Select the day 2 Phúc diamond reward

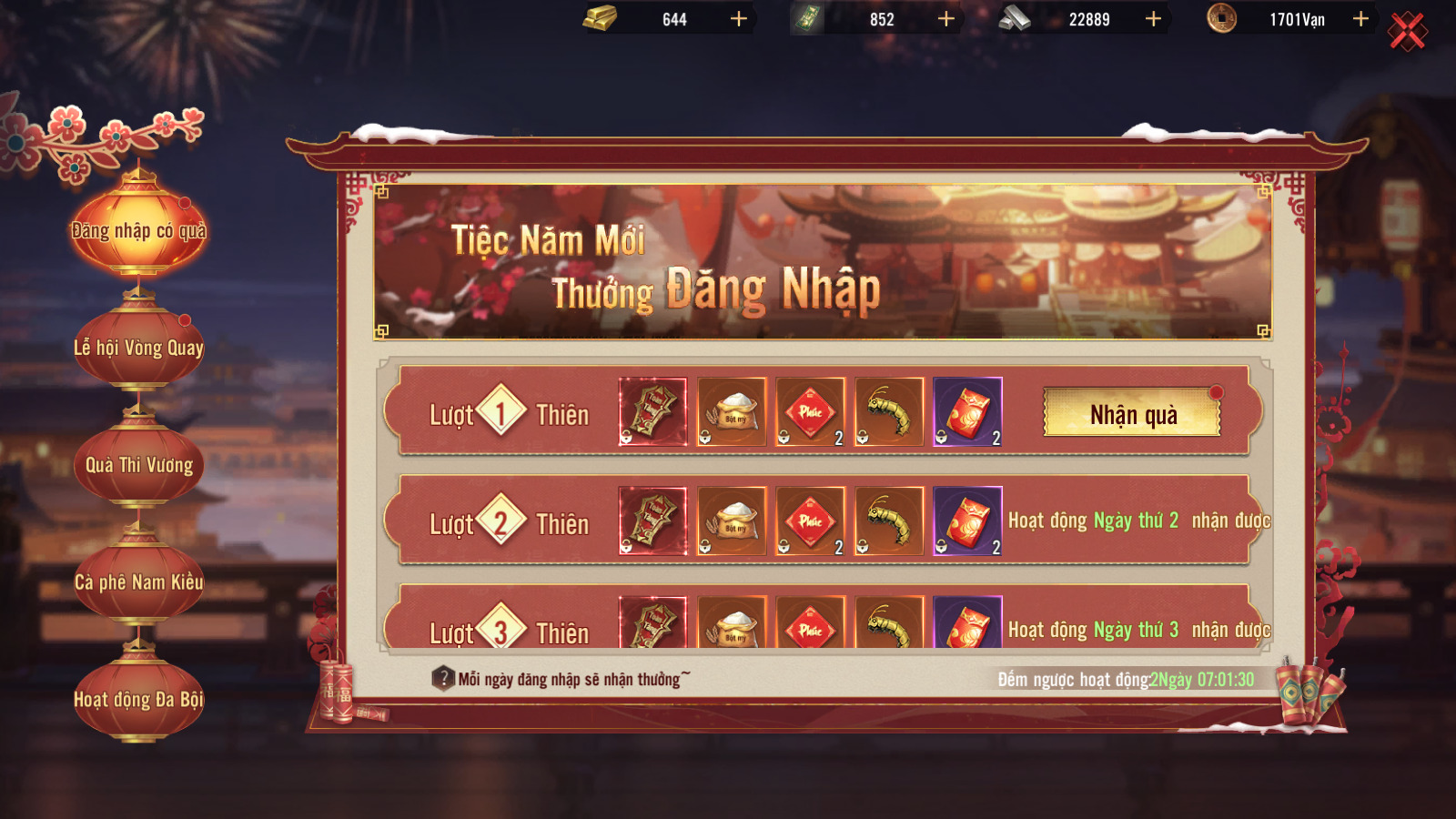810,521
